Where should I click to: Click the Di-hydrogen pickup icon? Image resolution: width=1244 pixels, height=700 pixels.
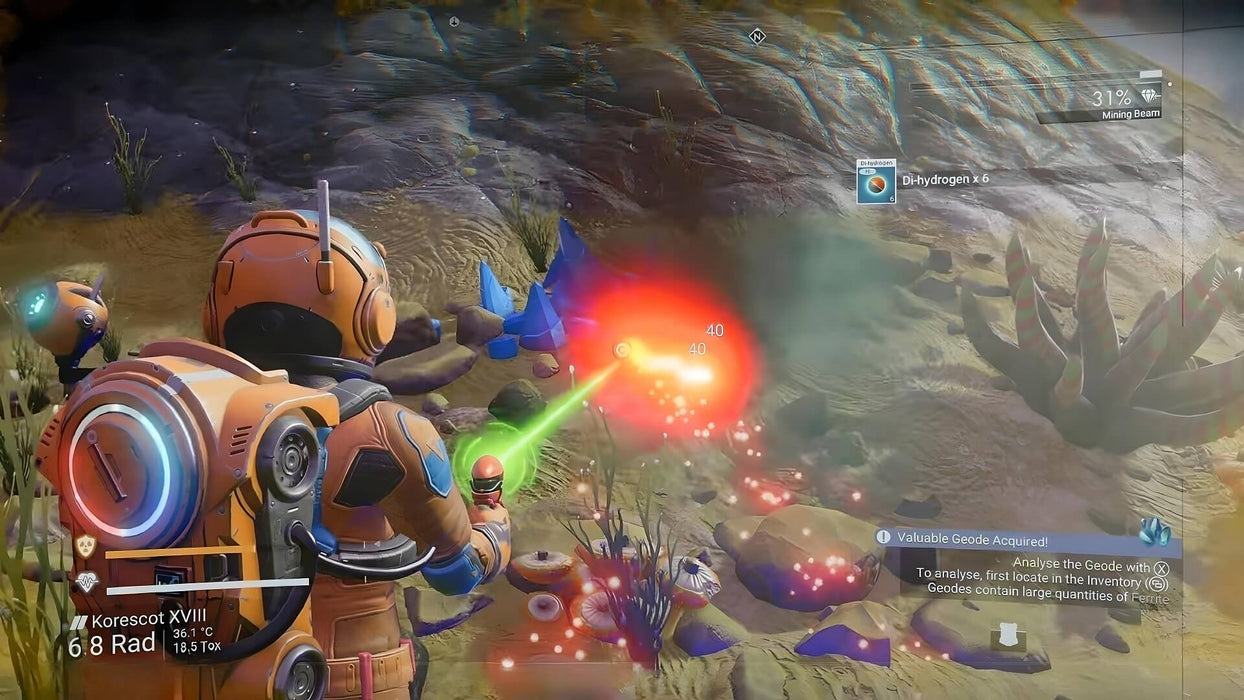click(876, 182)
